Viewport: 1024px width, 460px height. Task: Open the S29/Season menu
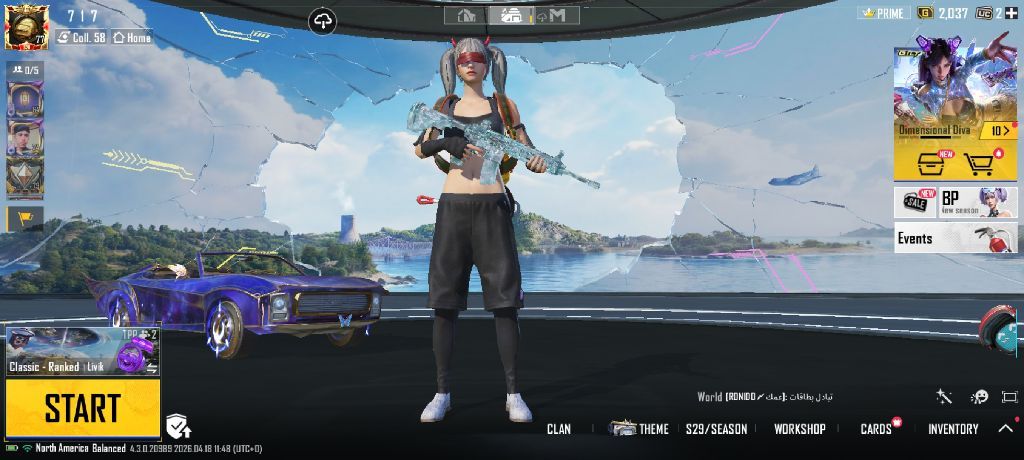pos(716,429)
